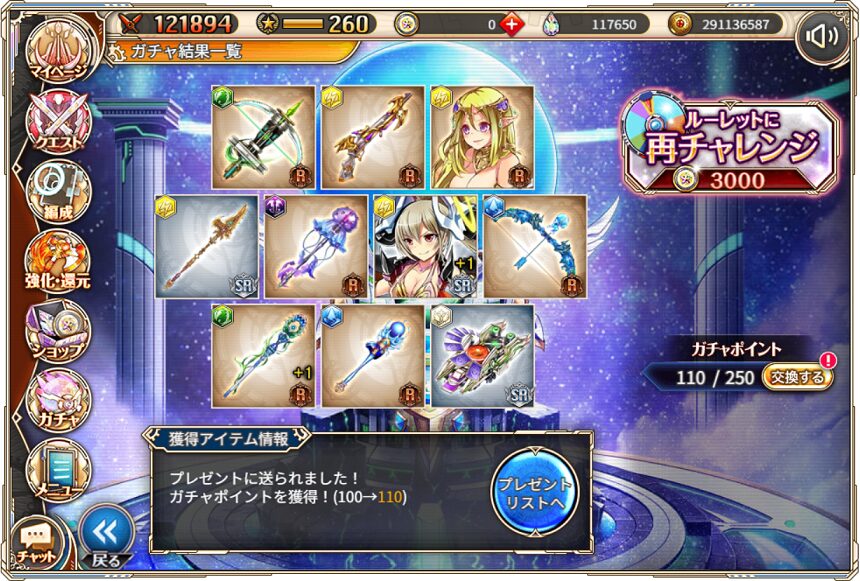Open the チャット chat button

click(x=37, y=540)
